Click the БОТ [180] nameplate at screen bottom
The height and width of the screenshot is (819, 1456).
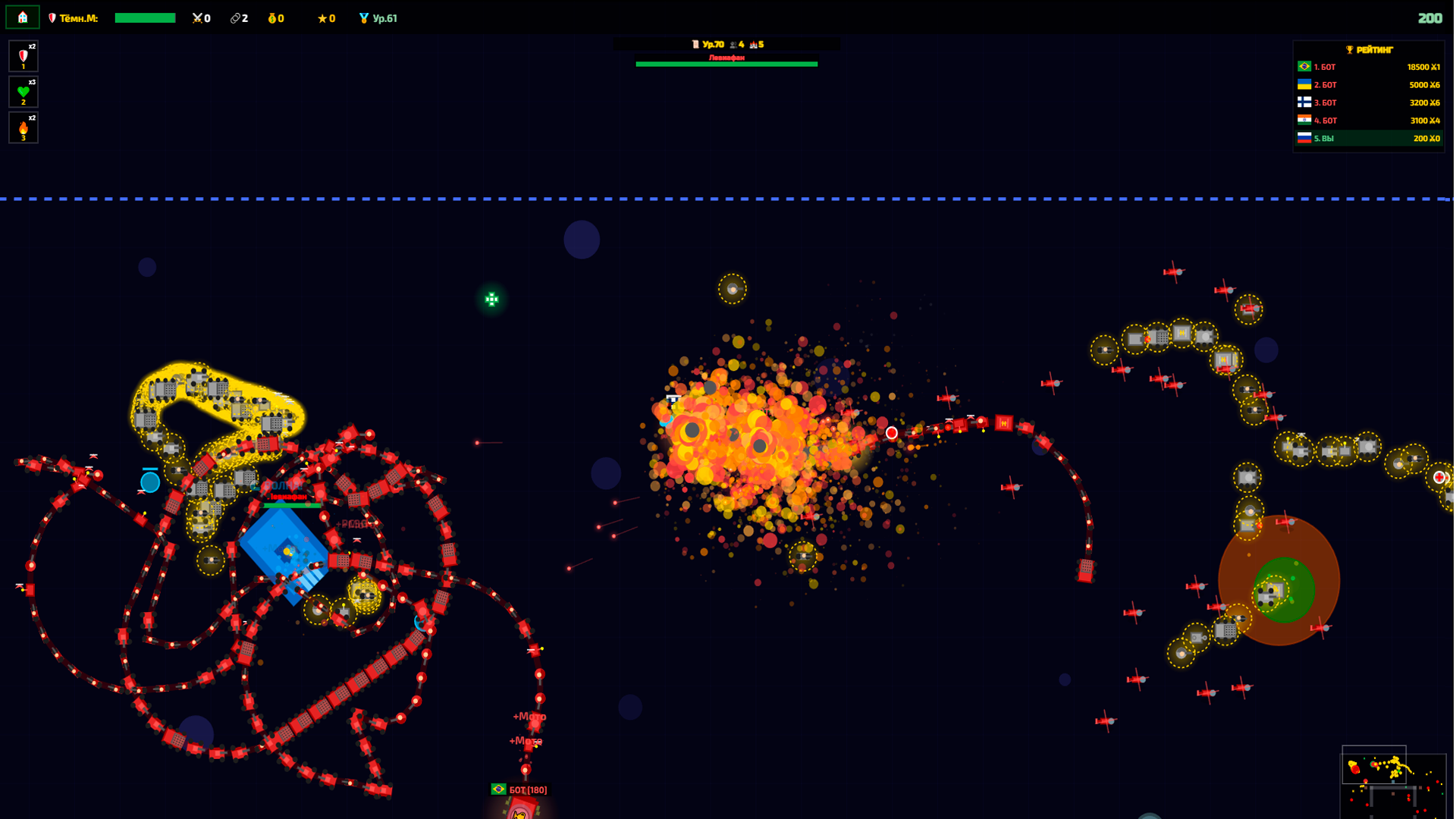(x=519, y=789)
